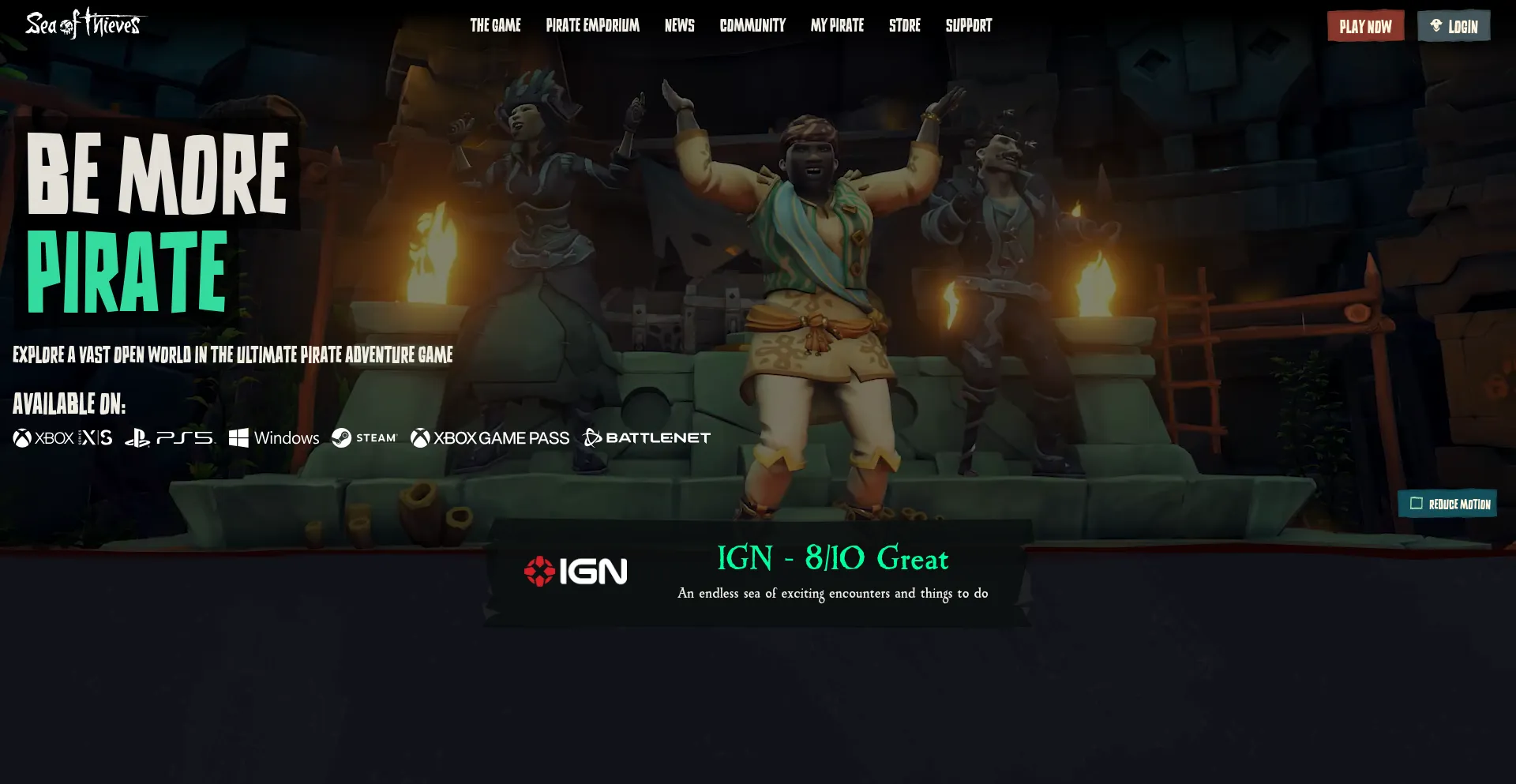This screenshot has height=784, width=1516.
Task: Open the Store page
Action: point(905,25)
